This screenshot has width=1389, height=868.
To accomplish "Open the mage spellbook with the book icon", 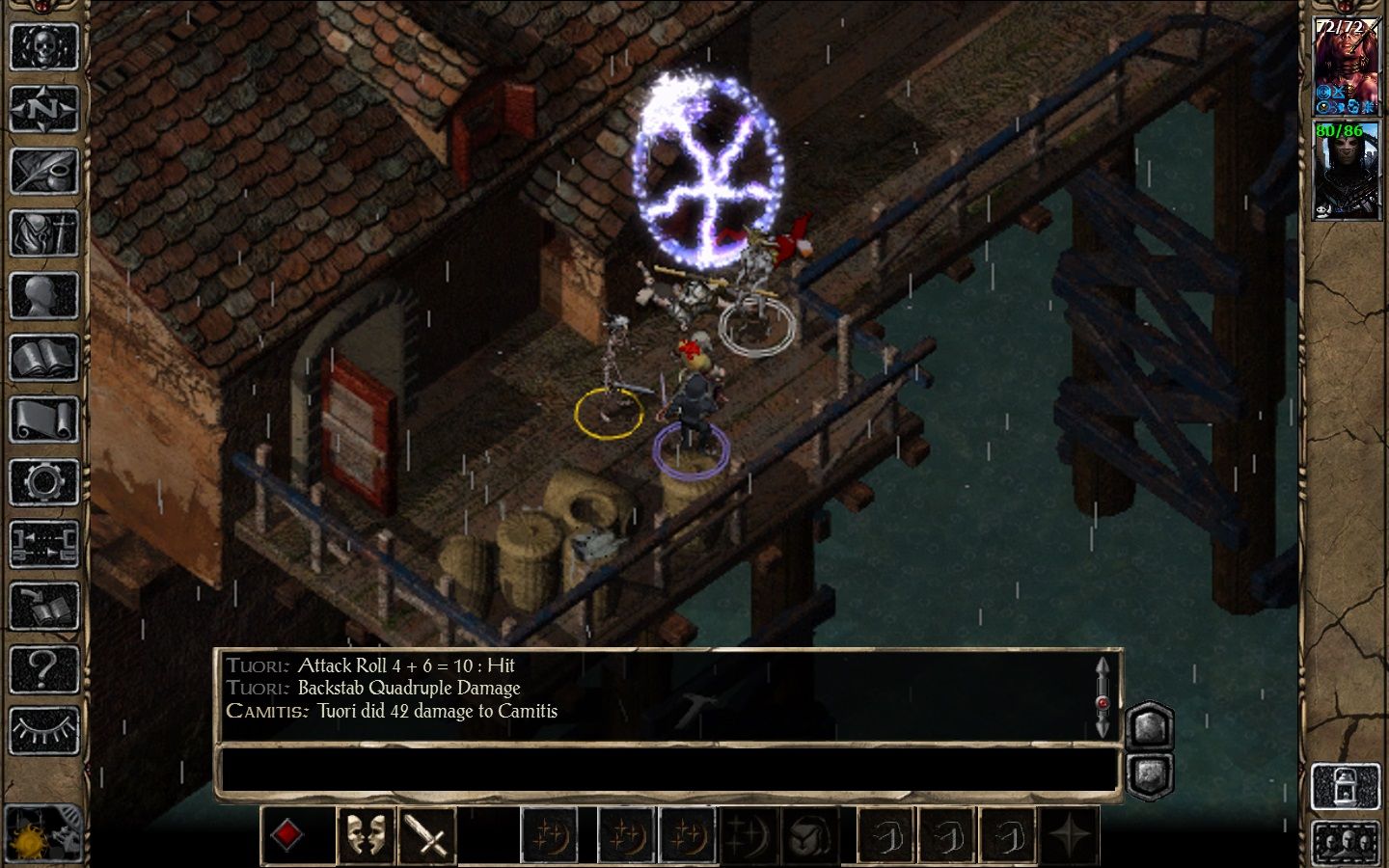I will coord(43,358).
